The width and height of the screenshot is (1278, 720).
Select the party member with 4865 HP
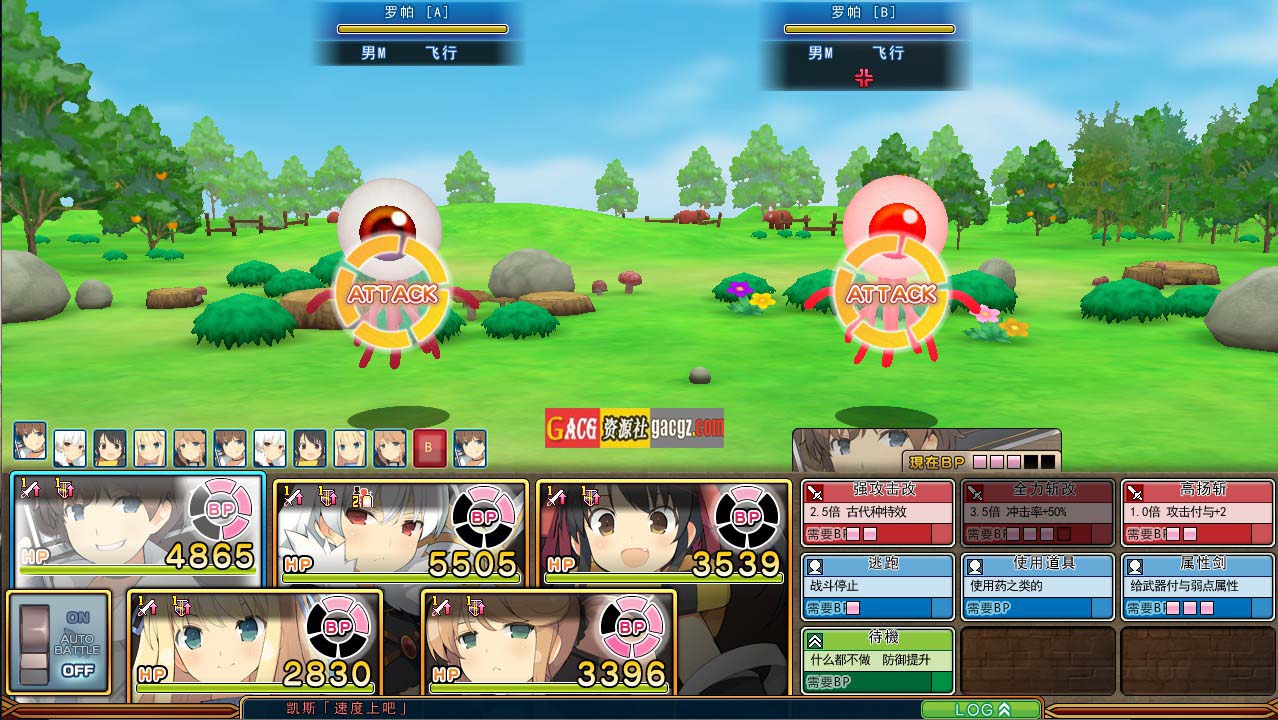[139, 530]
